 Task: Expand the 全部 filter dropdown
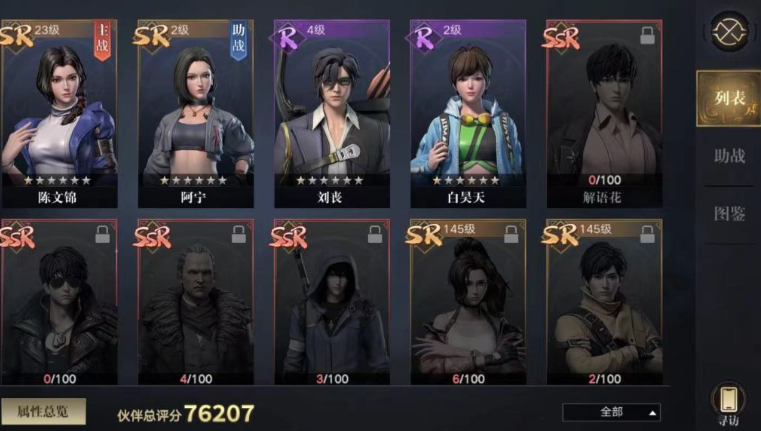pos(611,412)
